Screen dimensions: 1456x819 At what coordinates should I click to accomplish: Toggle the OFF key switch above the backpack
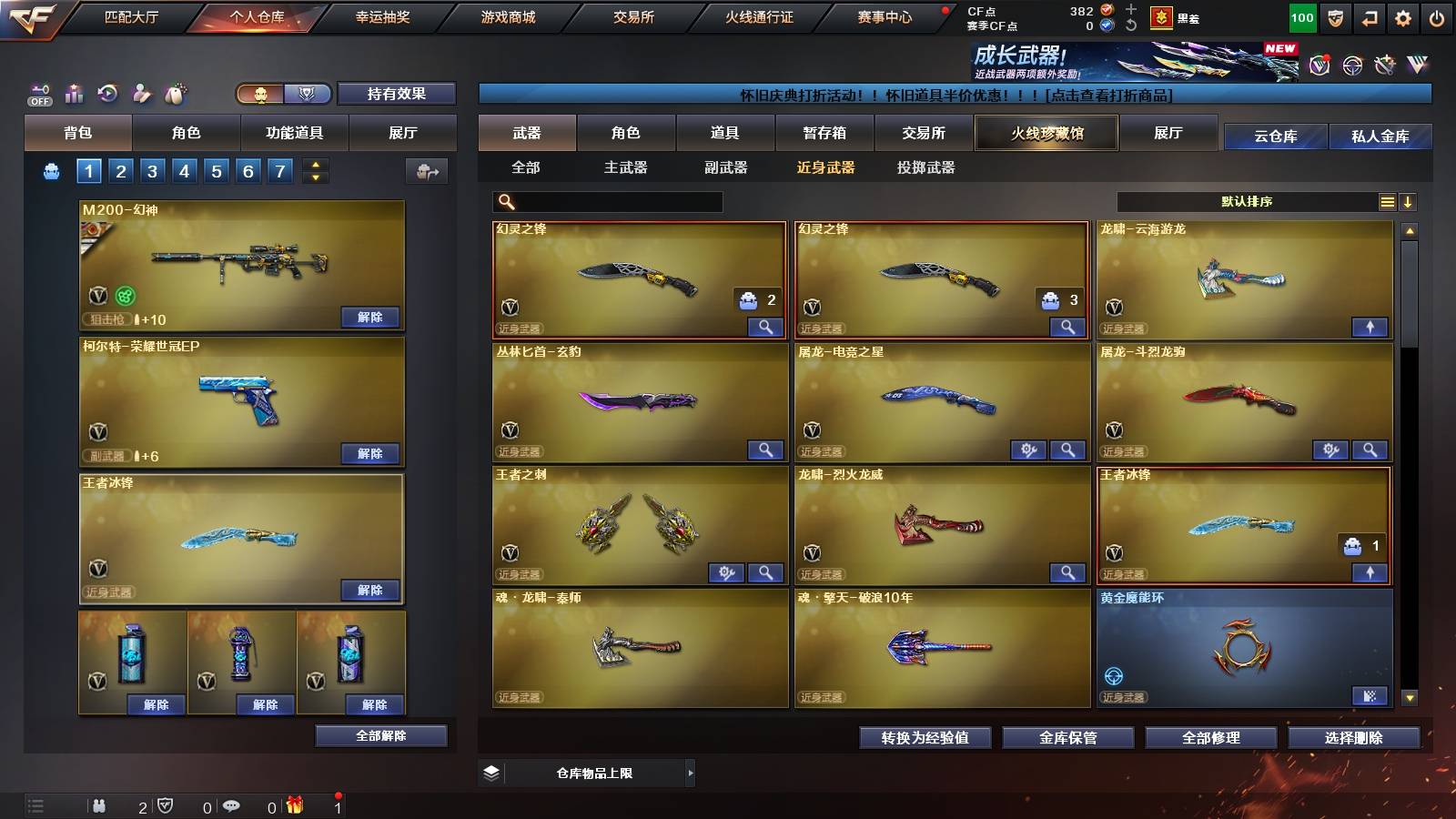click(x=40, y=92)
